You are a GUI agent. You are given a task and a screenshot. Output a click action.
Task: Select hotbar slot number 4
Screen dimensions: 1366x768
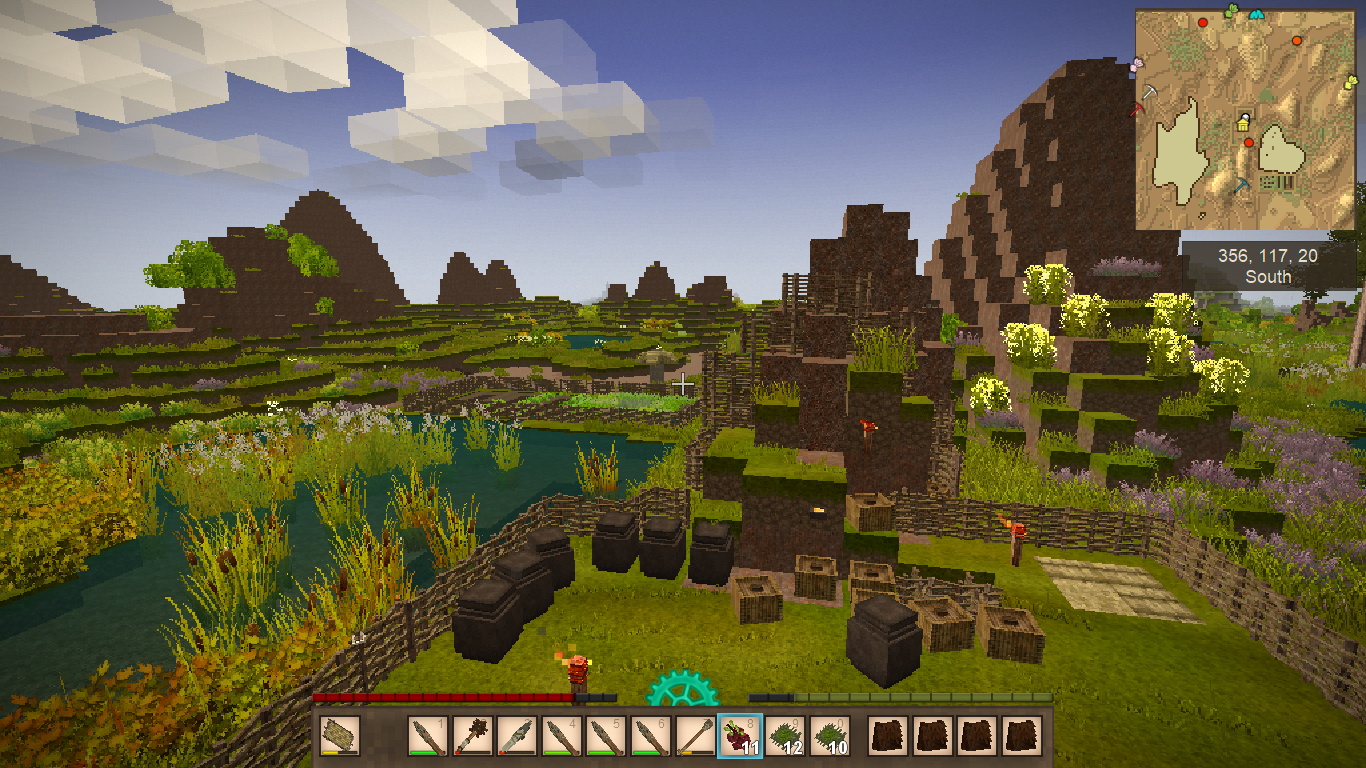tap(561, 737)
